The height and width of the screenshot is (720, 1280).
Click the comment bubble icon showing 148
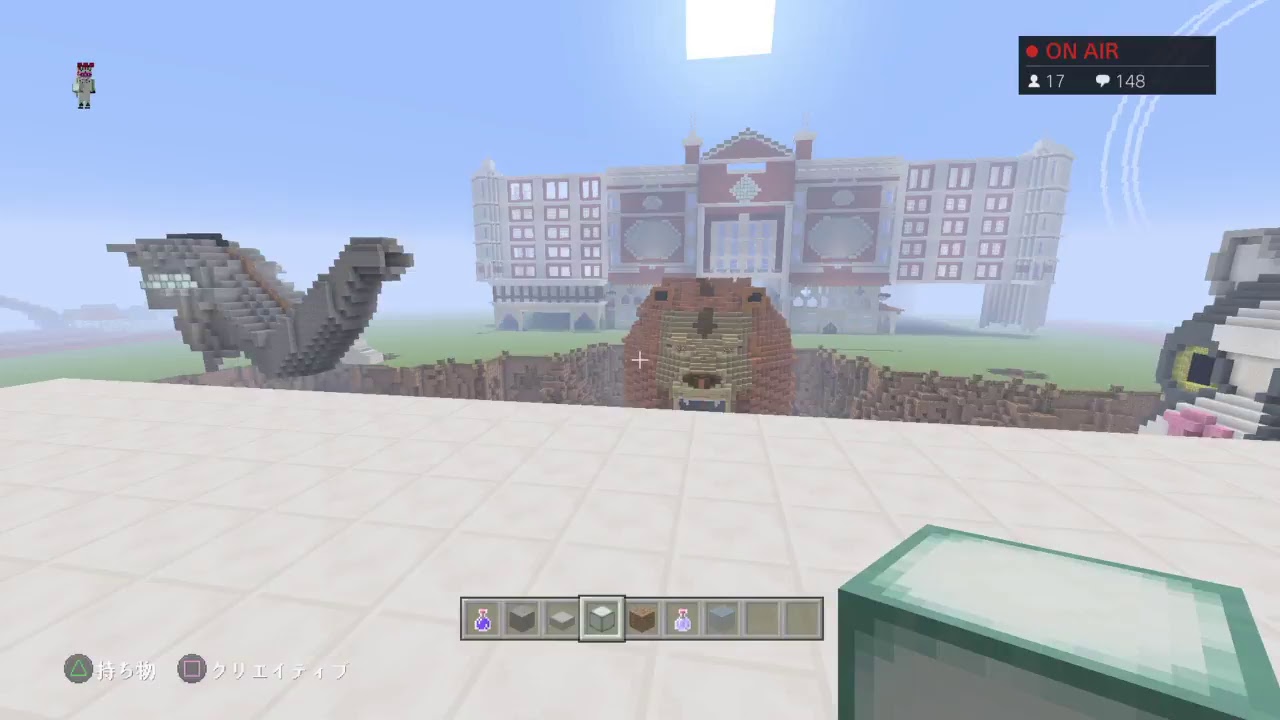[x=1104, y=81]
